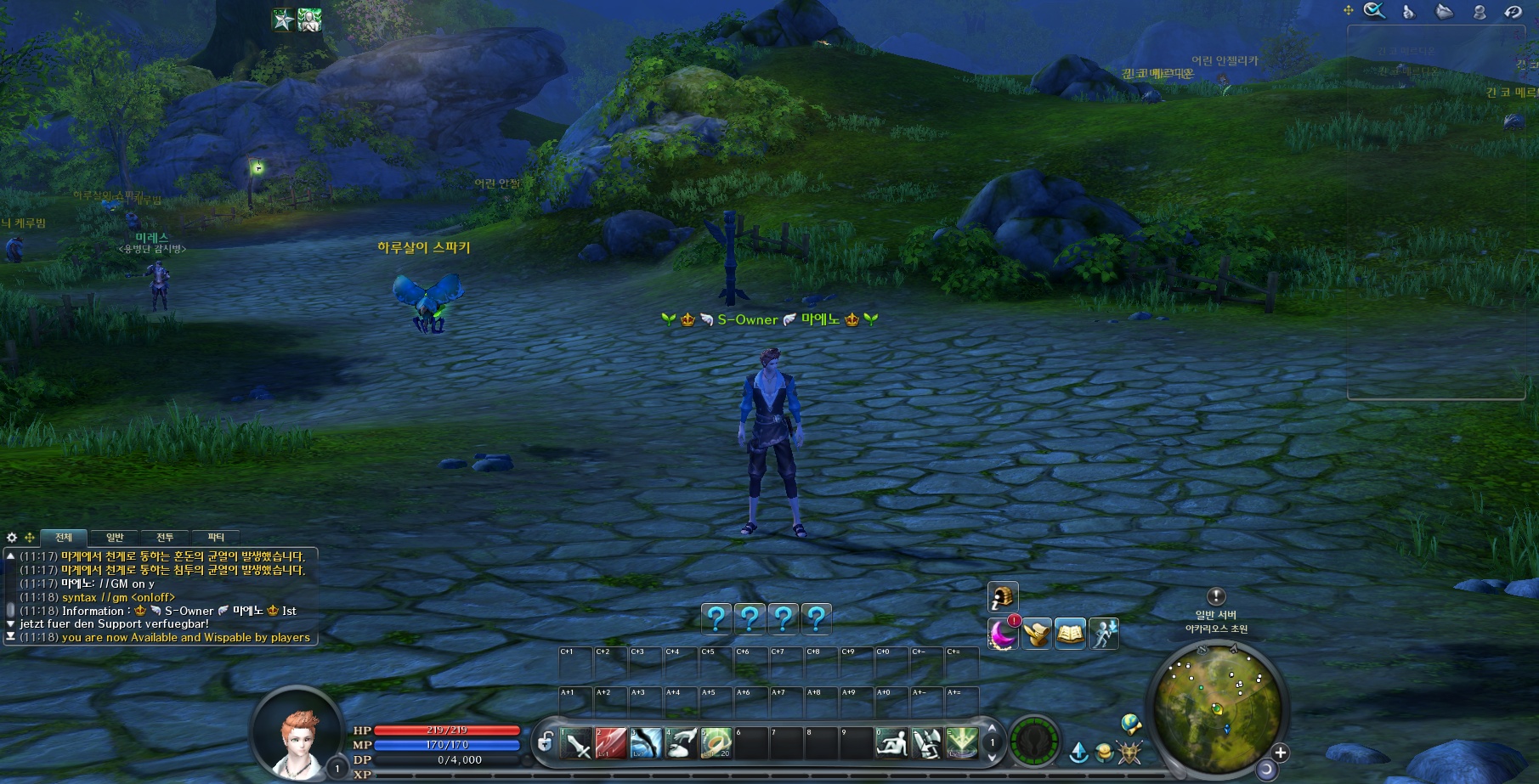The height and width of the screenshot is (784, 1539).
Task: Click the circular arrow clock icon
Action: pos(1513,12)
